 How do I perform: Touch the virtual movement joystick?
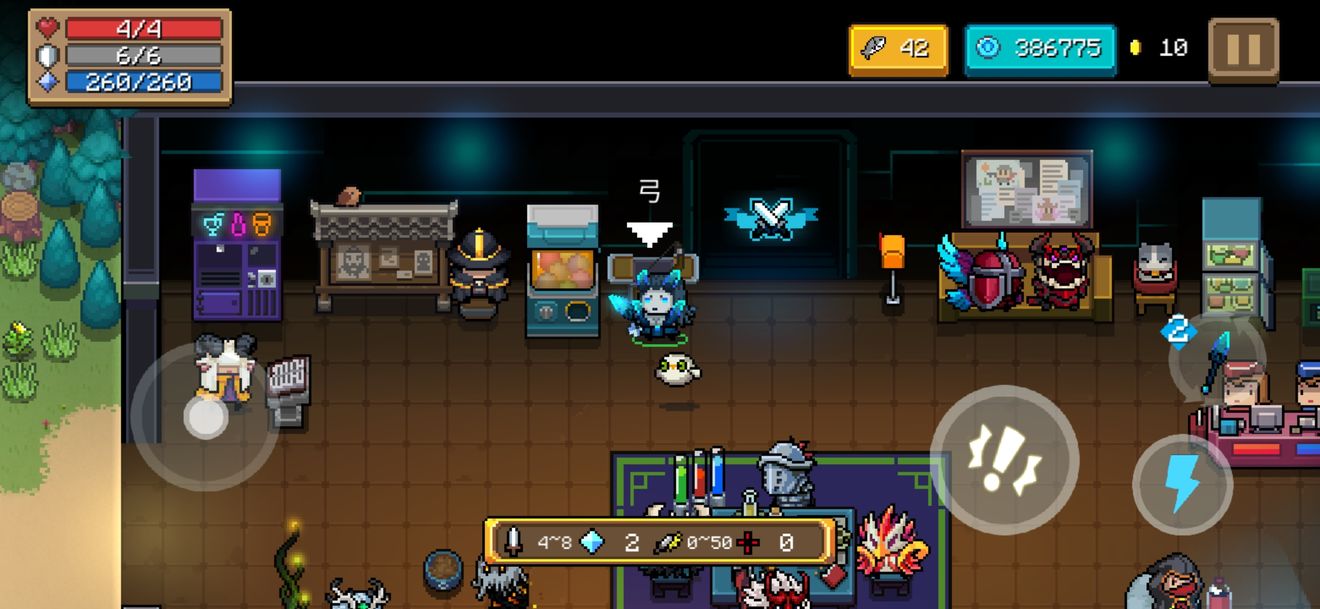[205, 416]
